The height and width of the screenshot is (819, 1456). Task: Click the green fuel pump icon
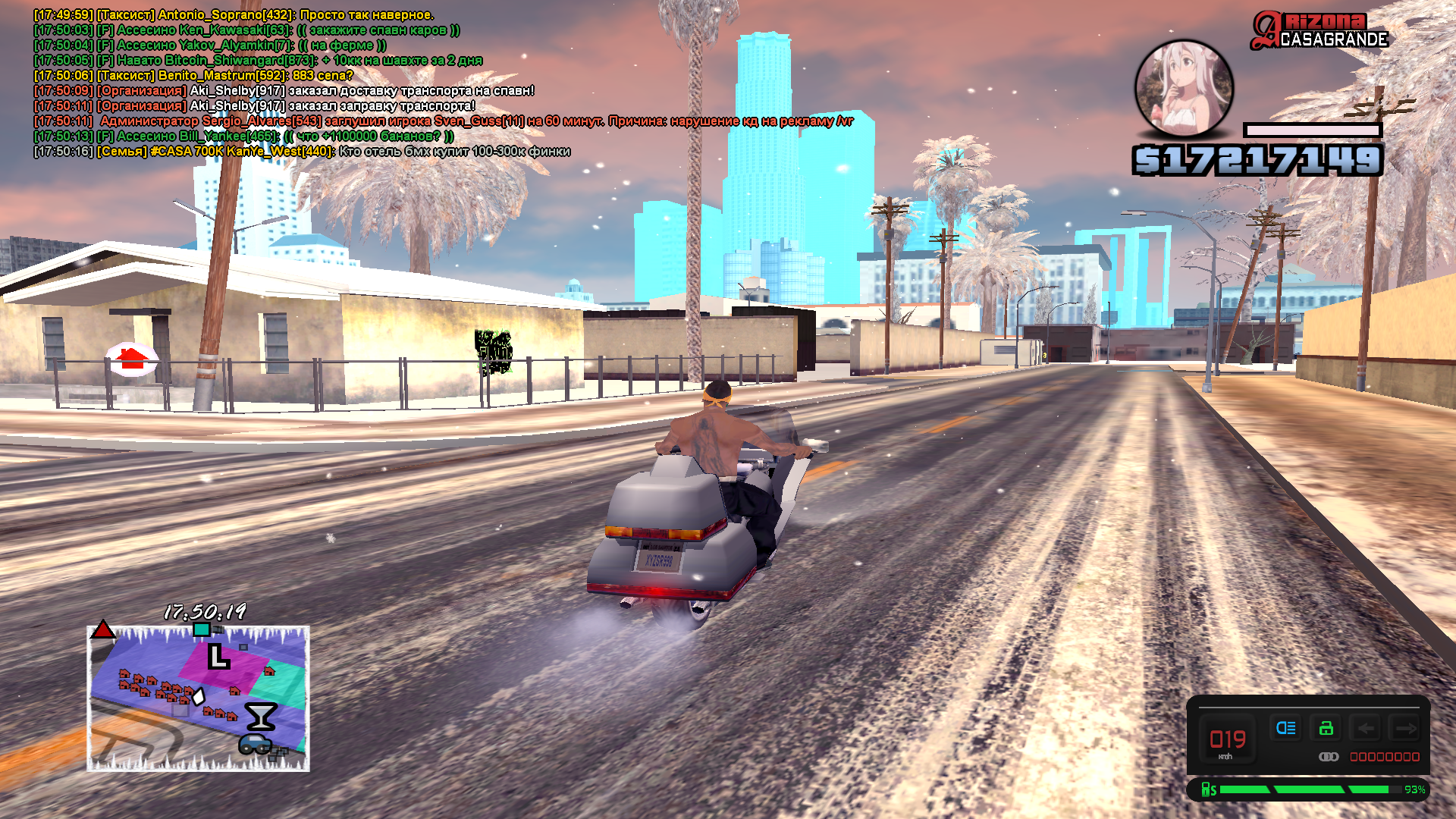[x=1208, y=790]
